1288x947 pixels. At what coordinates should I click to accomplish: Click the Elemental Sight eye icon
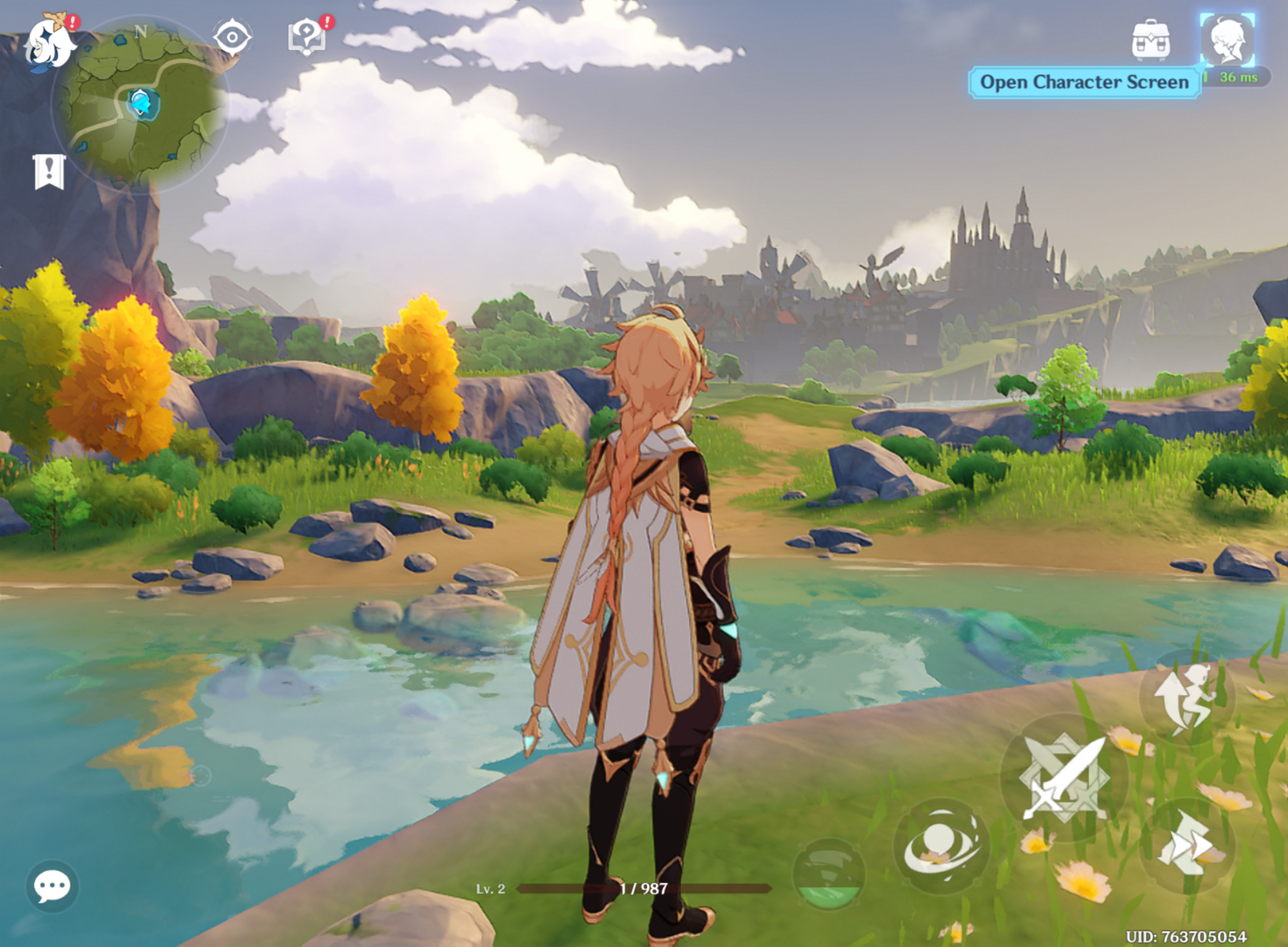231,36
